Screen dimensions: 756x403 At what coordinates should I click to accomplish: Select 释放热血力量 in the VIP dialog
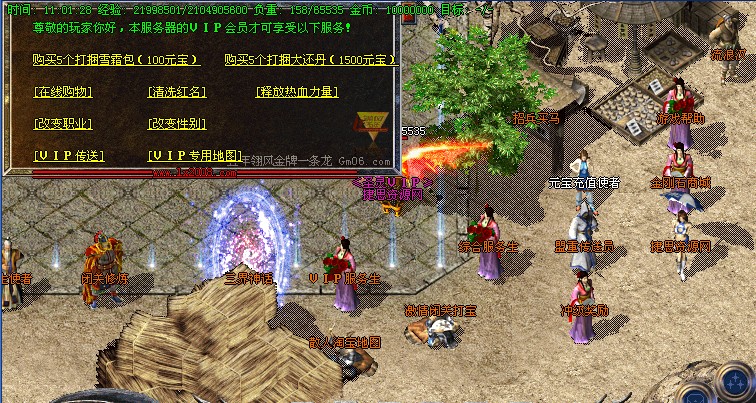point(296,92)
